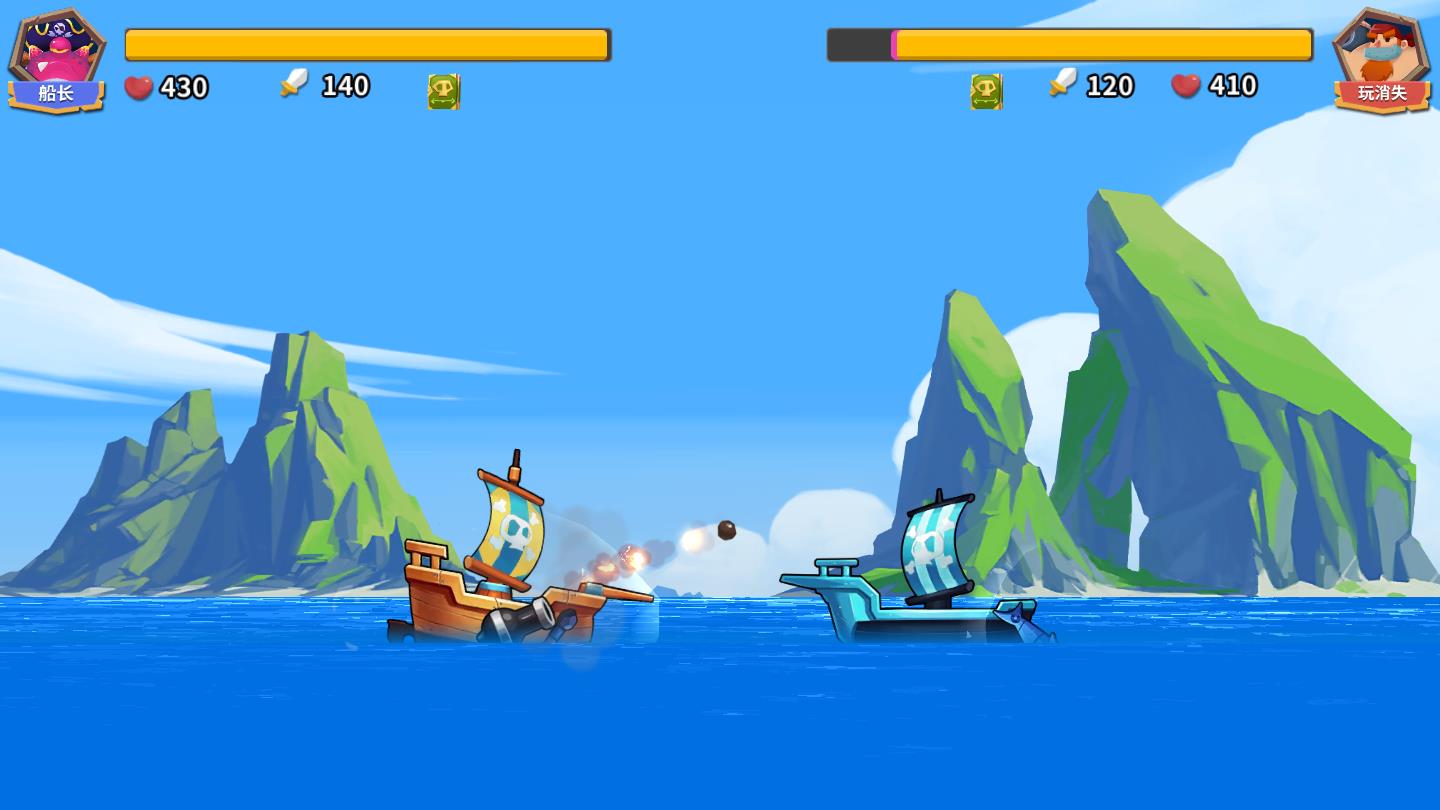The height and width of the screenshot is (810, 1440).
Task: Inspect the opponent's green skill book icon
Action: pos(986,91)
